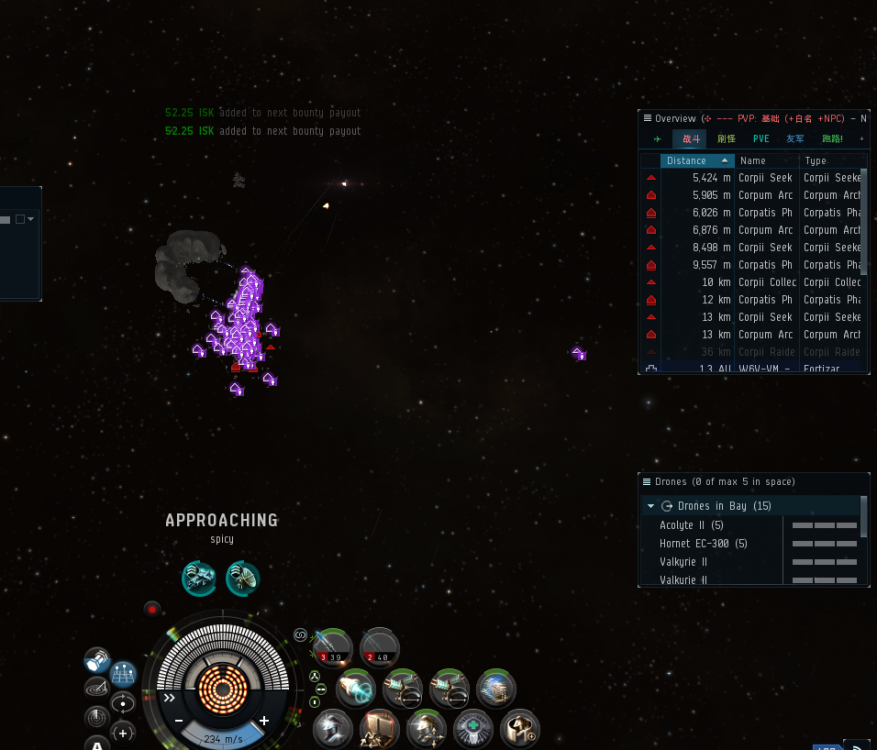Decrease ship speed with the minus button
Viewport: 877px width, 750px height.
(179, 721)
